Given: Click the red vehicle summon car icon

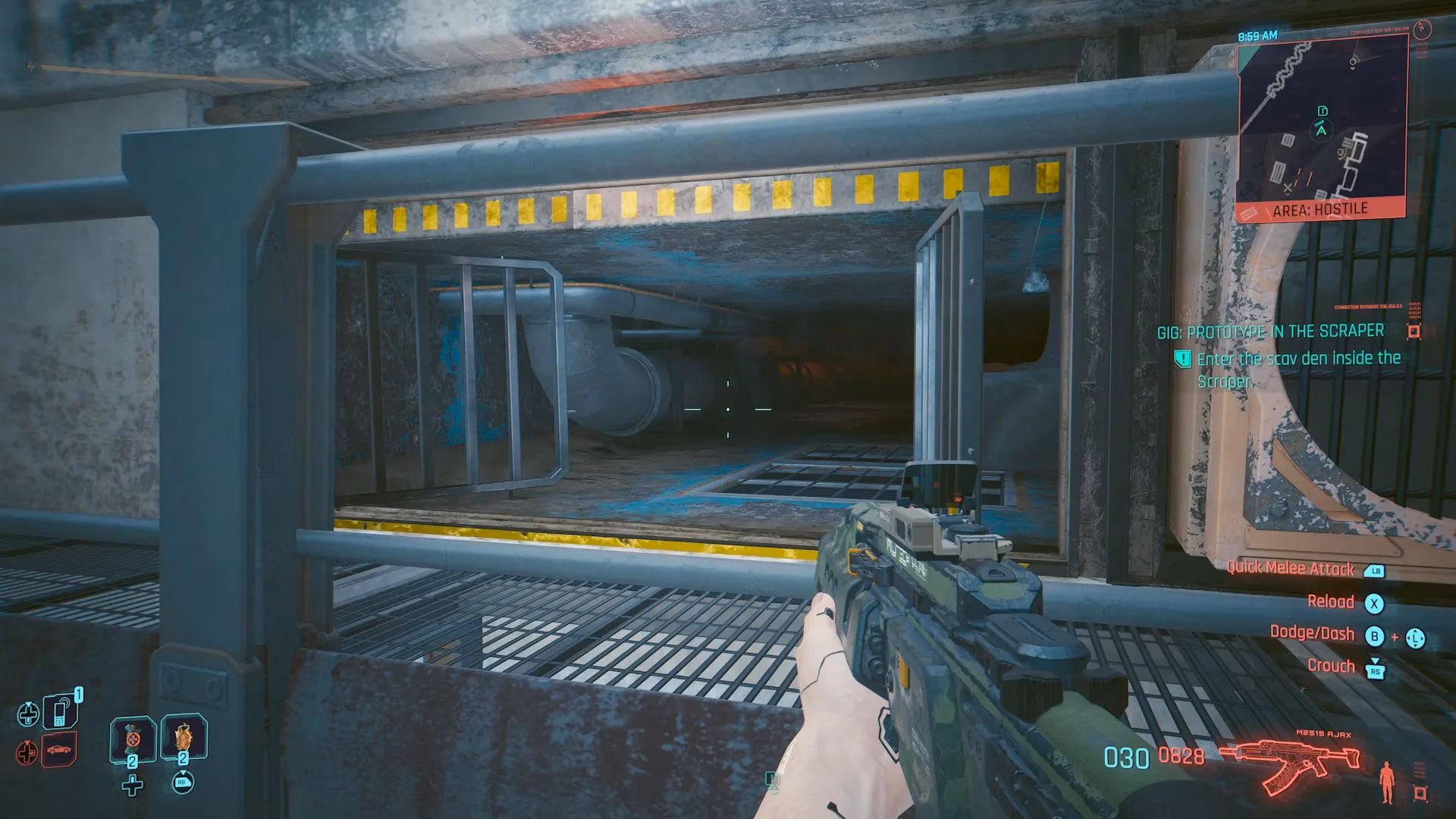Looking at the screenshot, I should click(x=59, y=748).
